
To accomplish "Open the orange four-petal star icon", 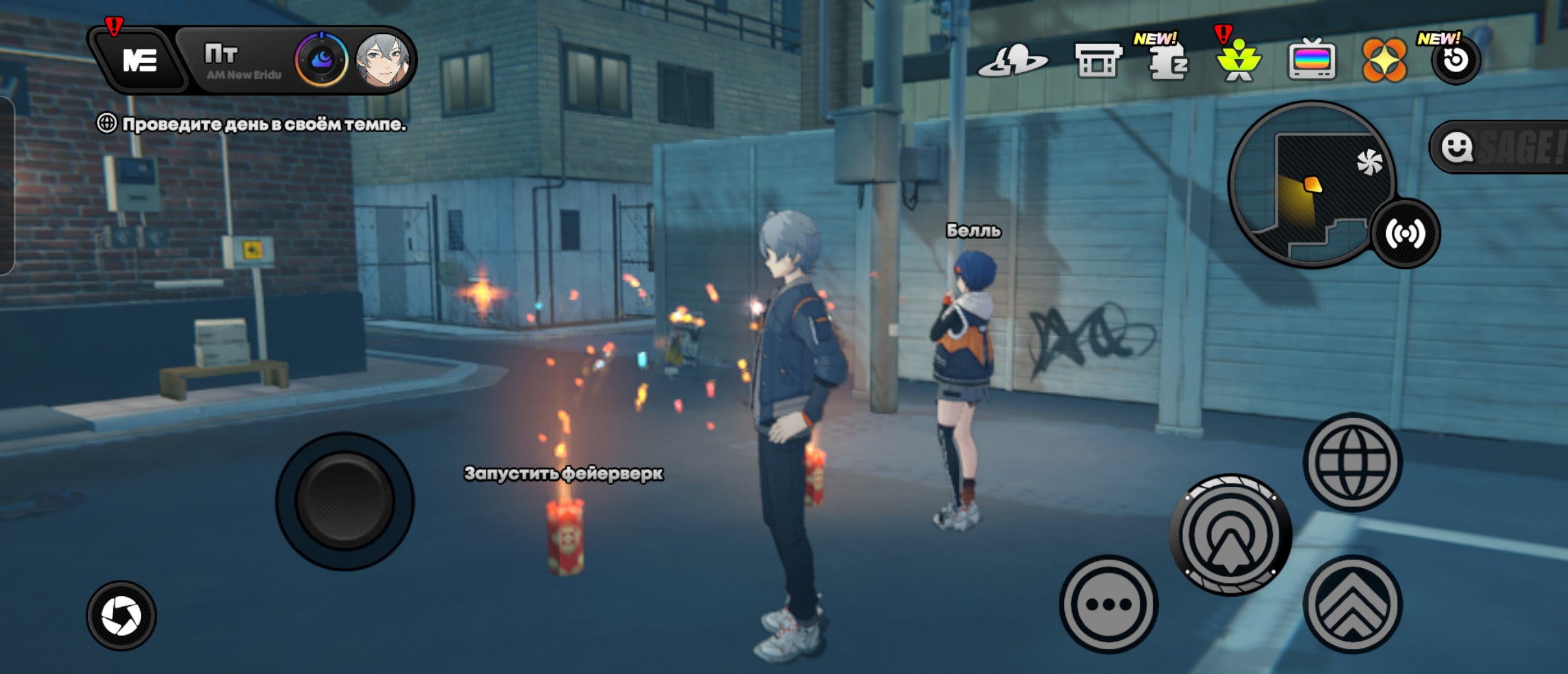I will pyautogui.click(x=1384, y=60).
